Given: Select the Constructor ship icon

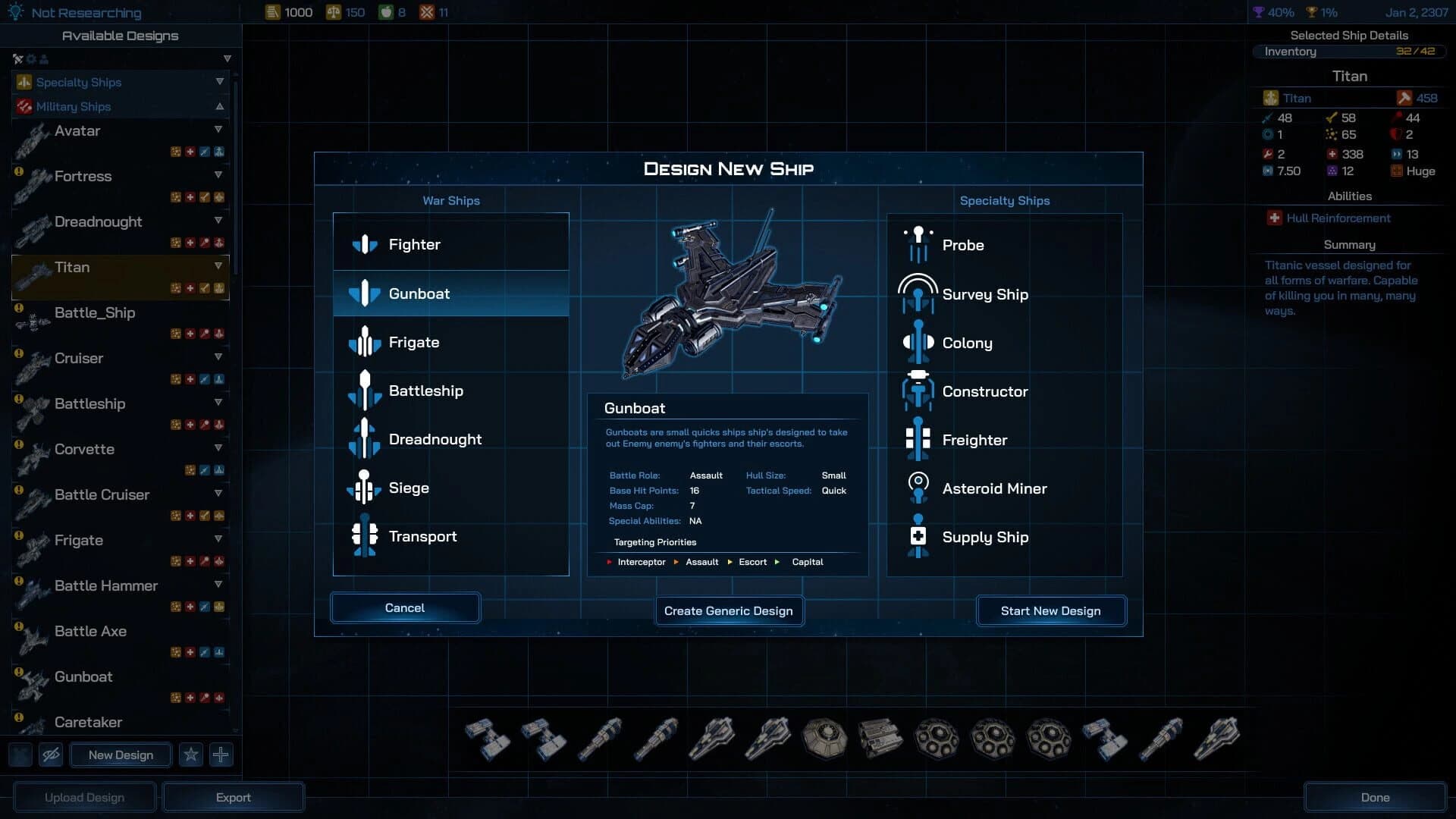Looking at the screenshot, I should click(918, 391).
